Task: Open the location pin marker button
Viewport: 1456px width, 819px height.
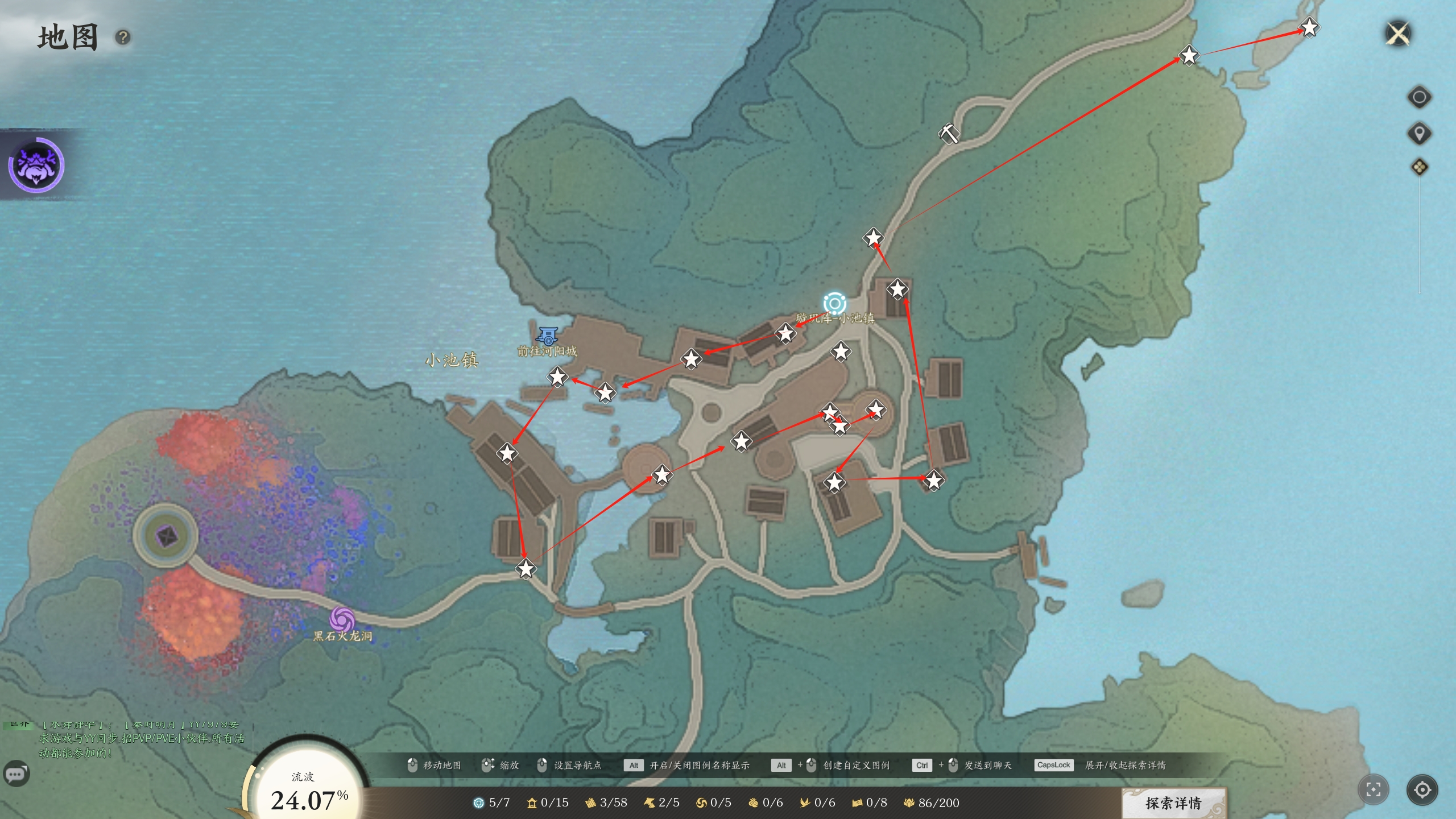Action: [1419, 134]
